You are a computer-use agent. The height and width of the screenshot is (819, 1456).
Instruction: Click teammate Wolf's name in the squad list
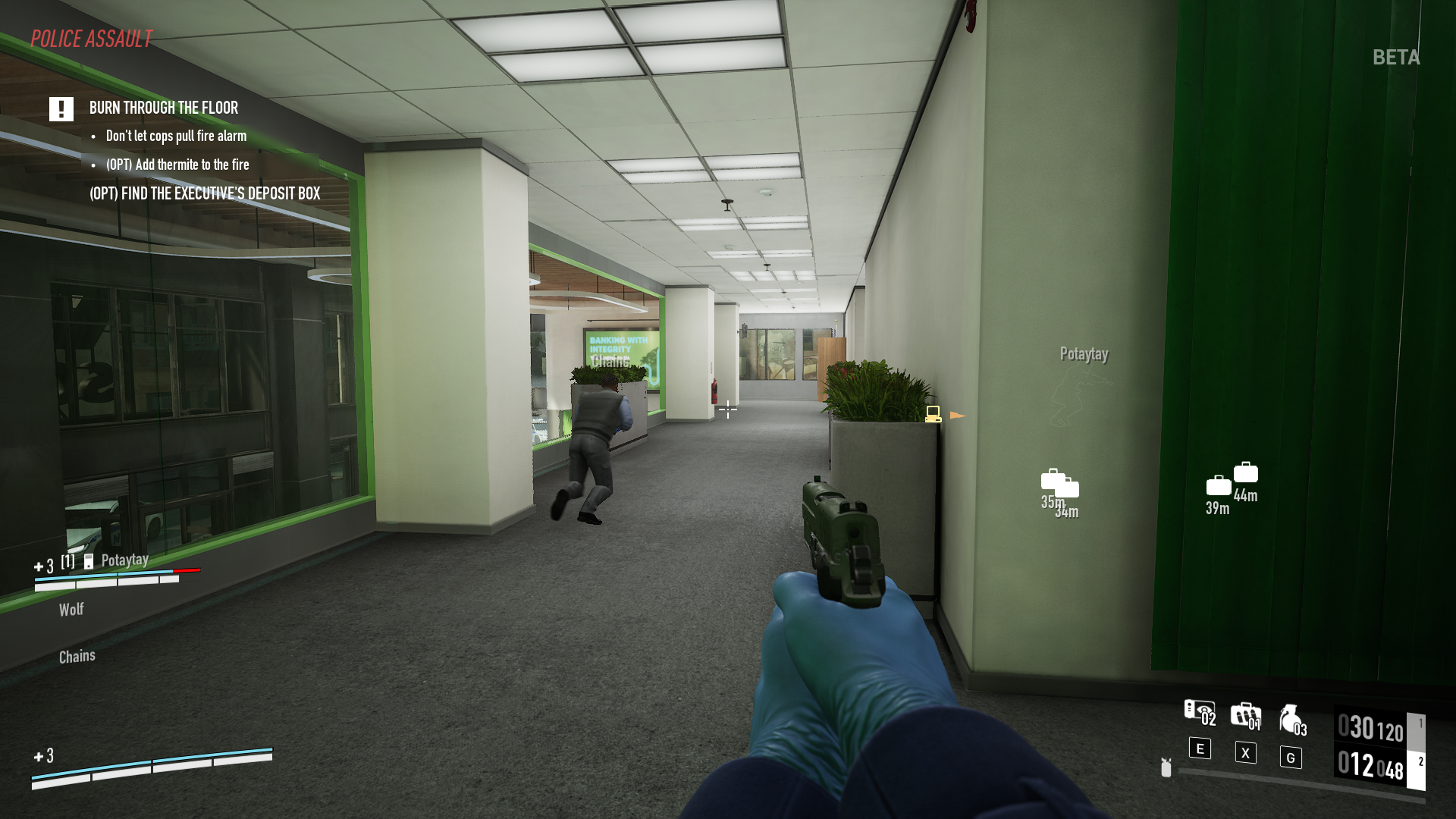[x=71, y=609]
